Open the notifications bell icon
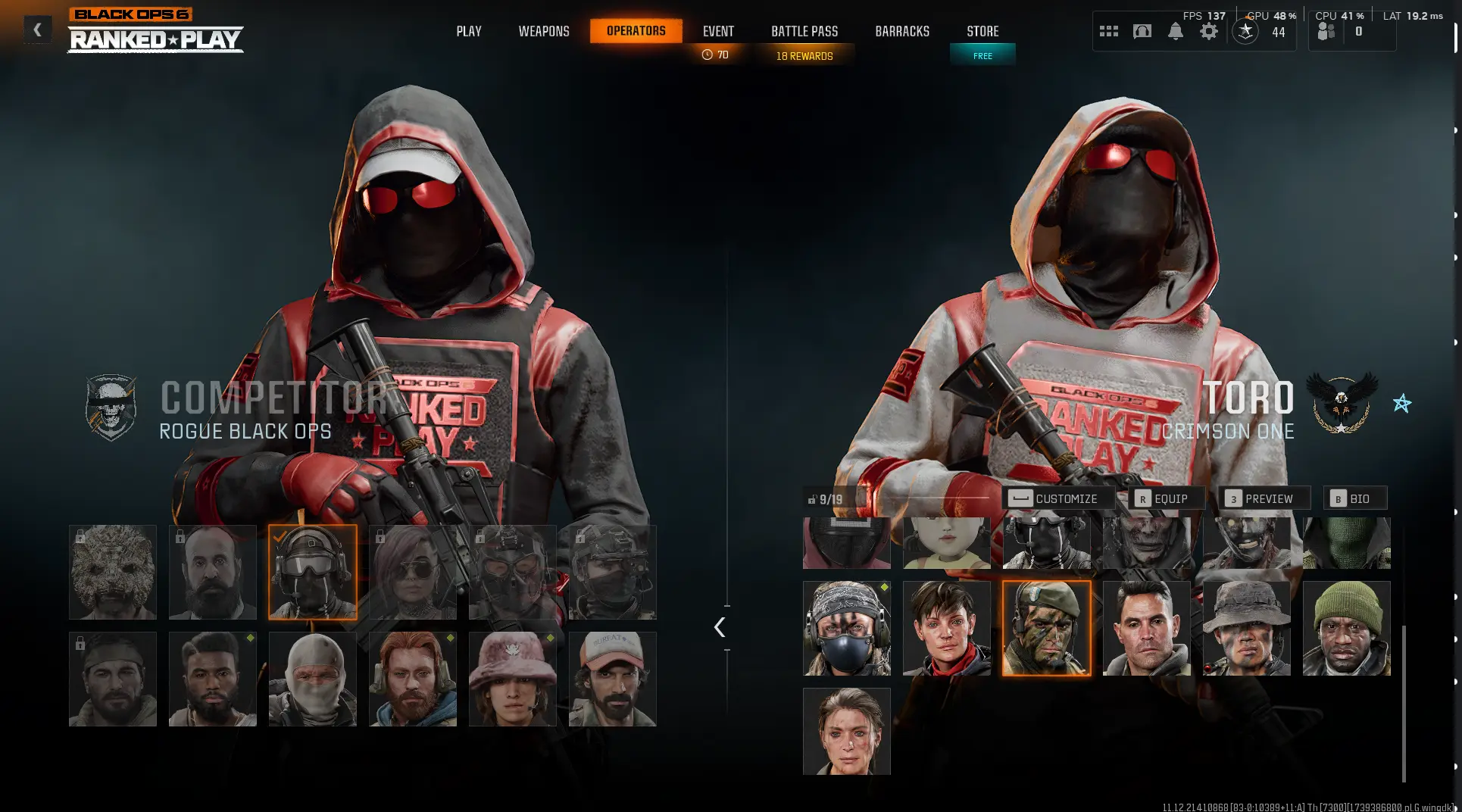Image resolution: width=1462 pixels, height=812 pixels. [x=1176, y=31]
